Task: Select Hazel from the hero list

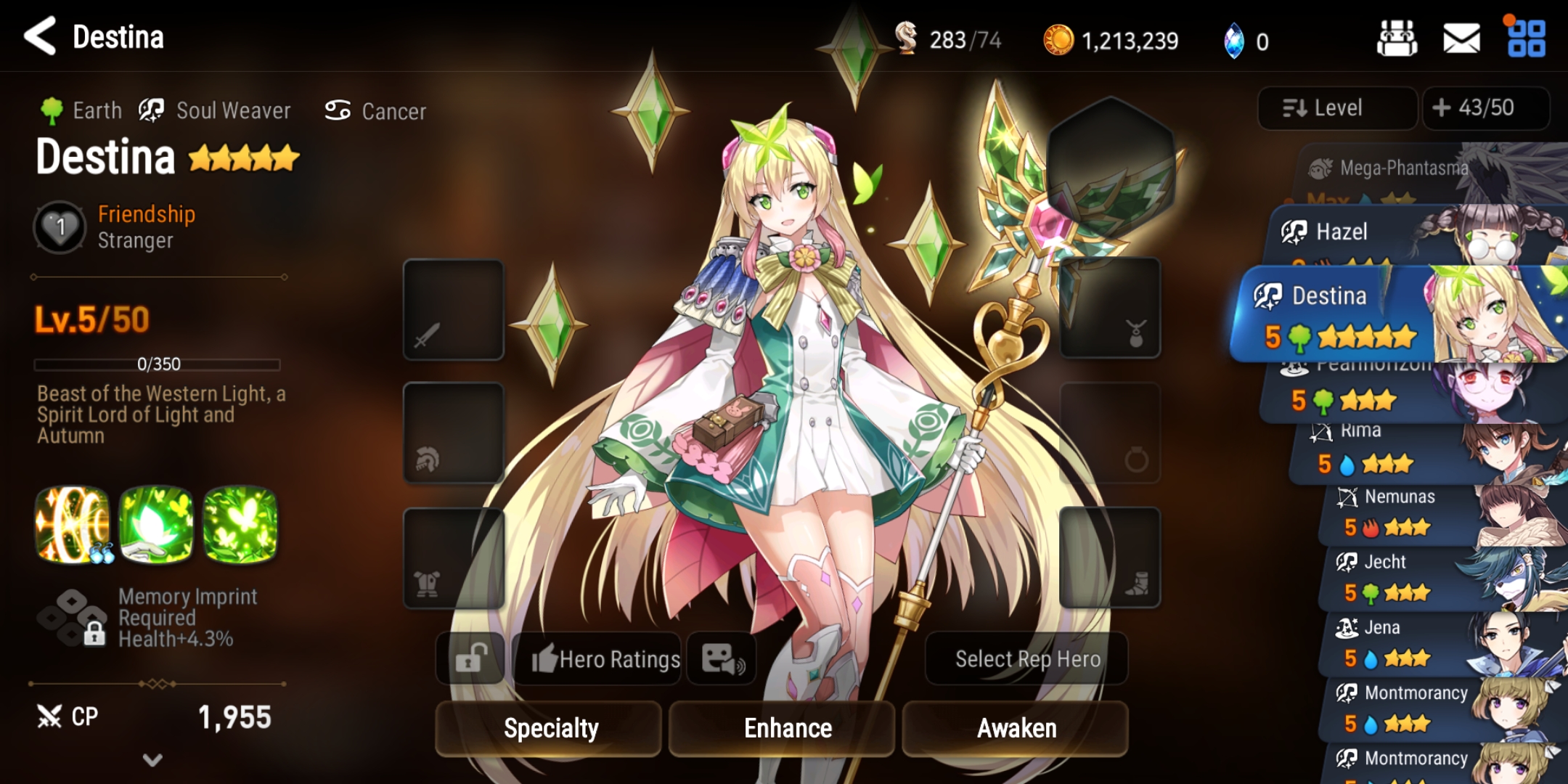Action: [x=1379, y=234]
